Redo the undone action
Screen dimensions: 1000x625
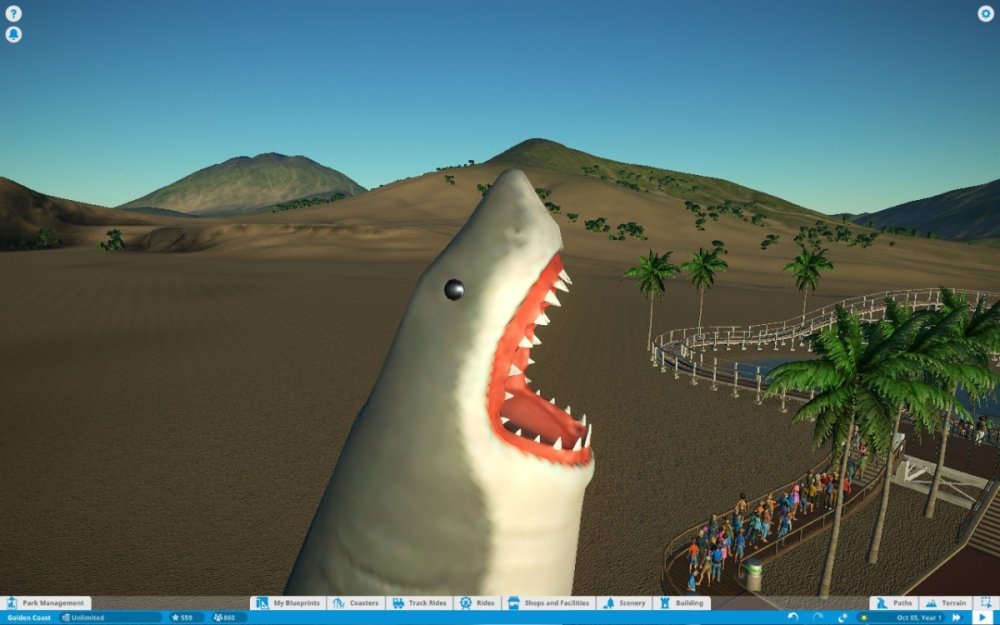pyautogui.click(x=818, y=618)
